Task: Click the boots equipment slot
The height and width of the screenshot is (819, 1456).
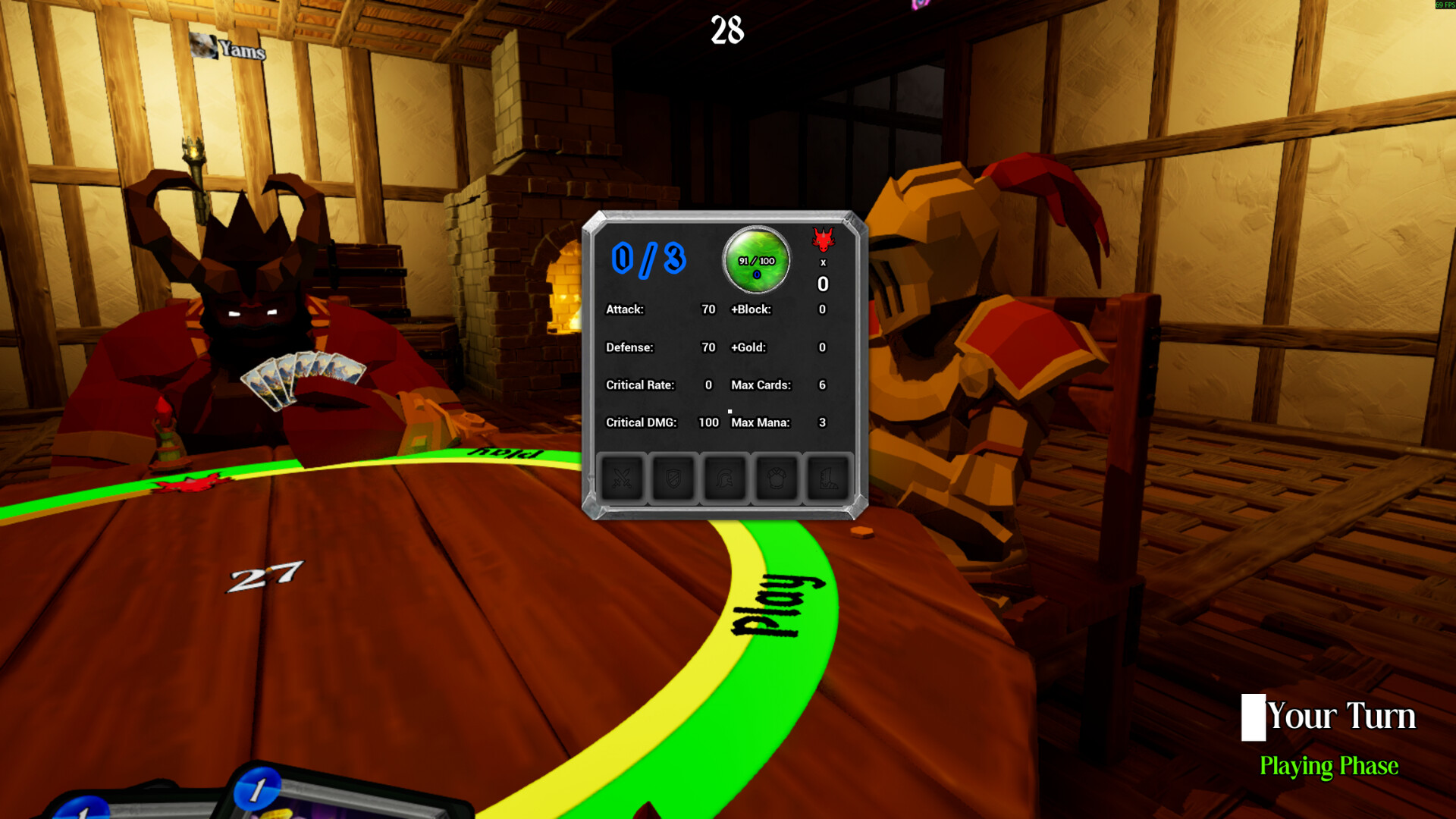Action: pos(827,478)
